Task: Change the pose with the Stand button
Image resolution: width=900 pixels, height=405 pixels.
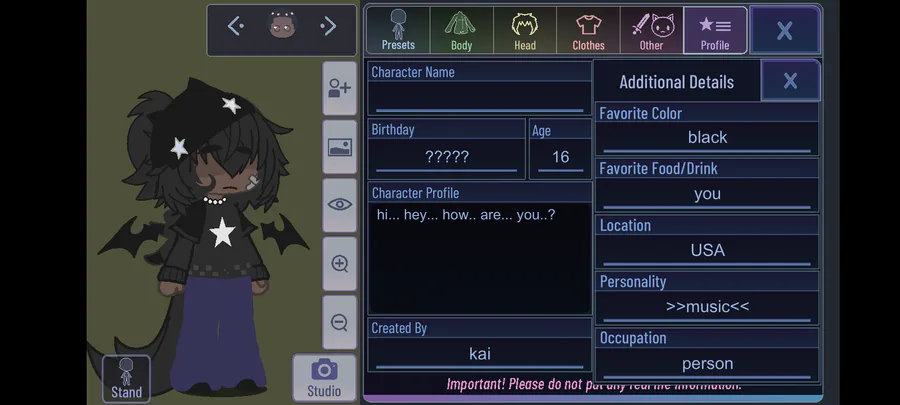Action: 126,379
